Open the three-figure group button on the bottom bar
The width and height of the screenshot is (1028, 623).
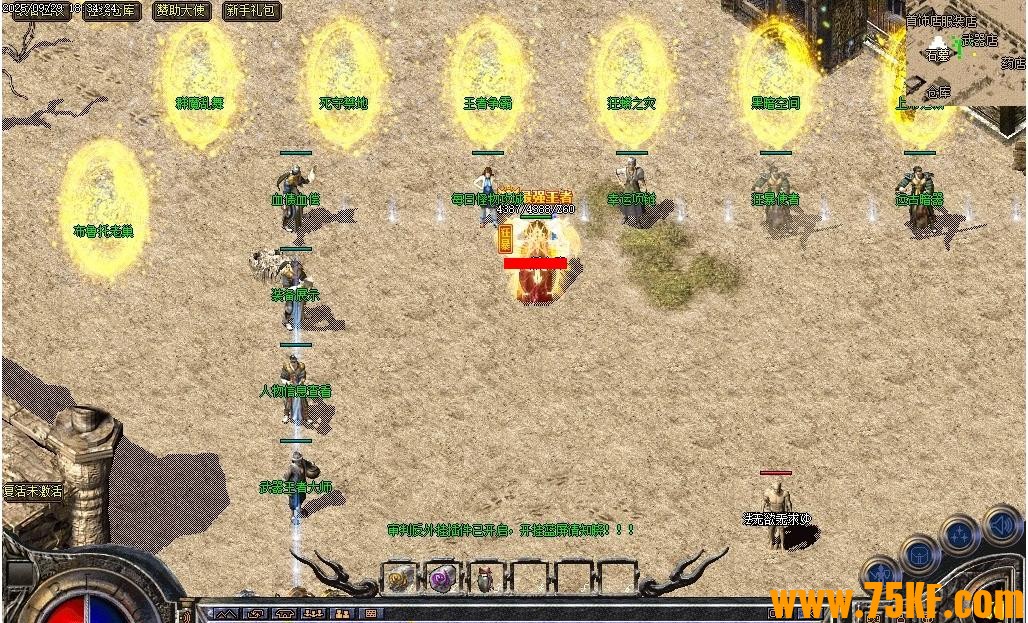pos(313,613)
